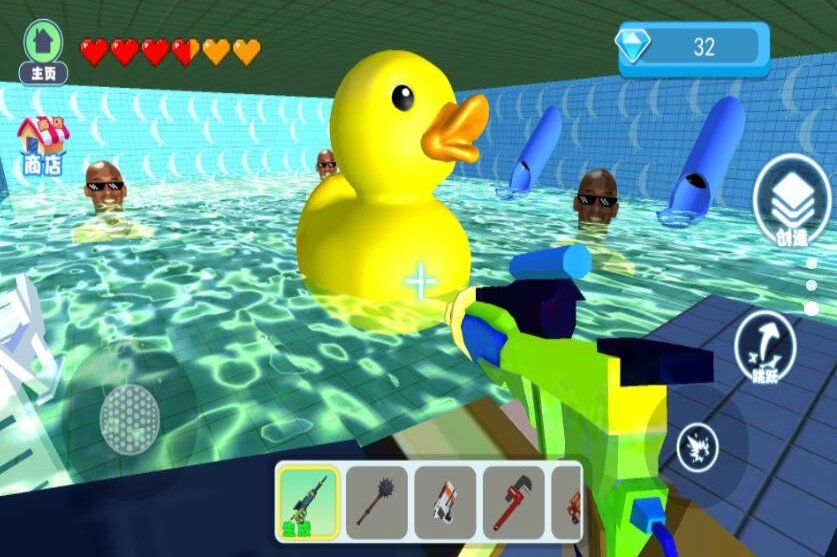
Task: Tap the virtual movement joystick
Action: [129, 415]
